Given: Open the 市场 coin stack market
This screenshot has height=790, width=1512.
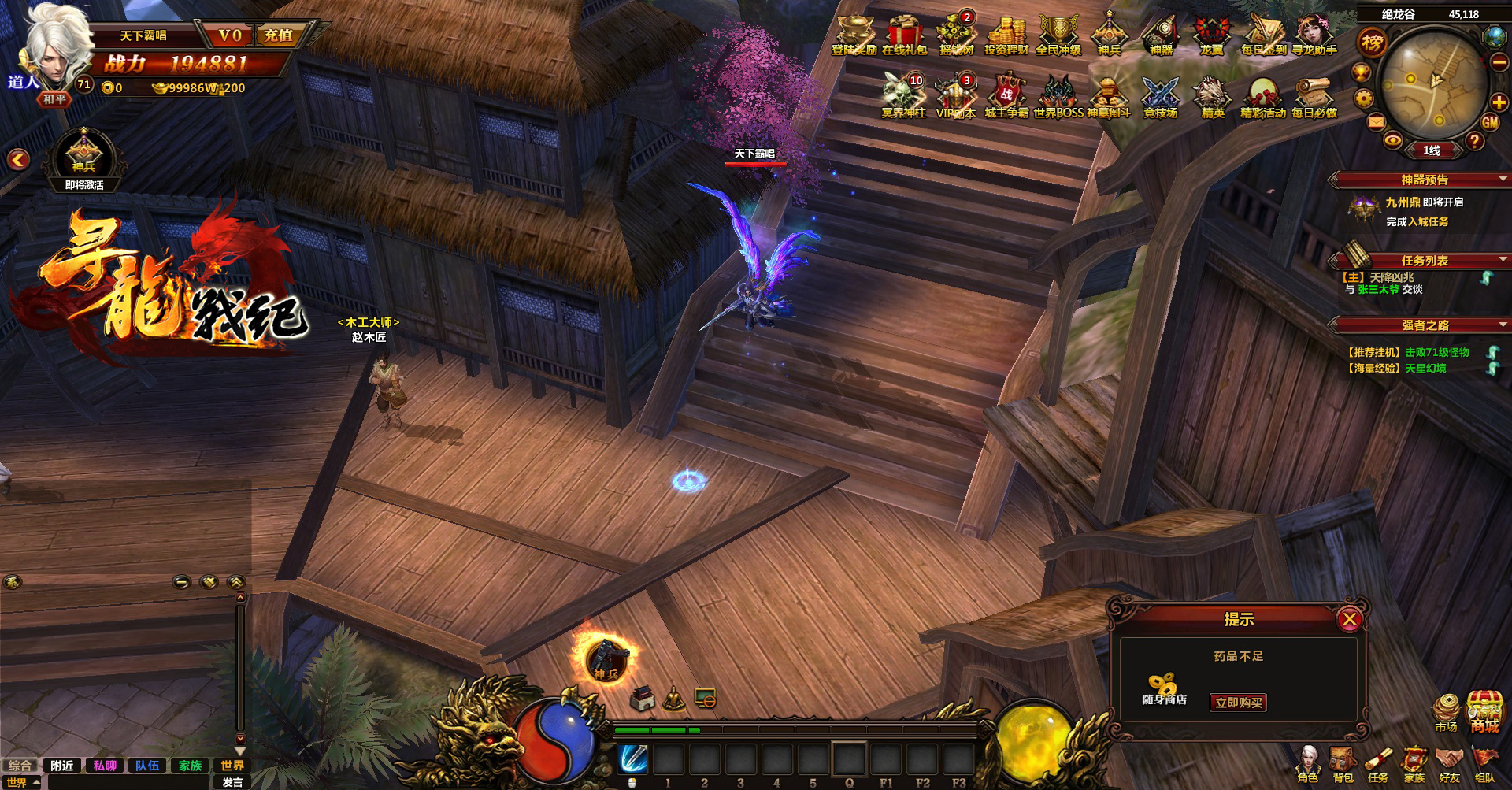Looking at the screenshot, I should pos(1447,710).
